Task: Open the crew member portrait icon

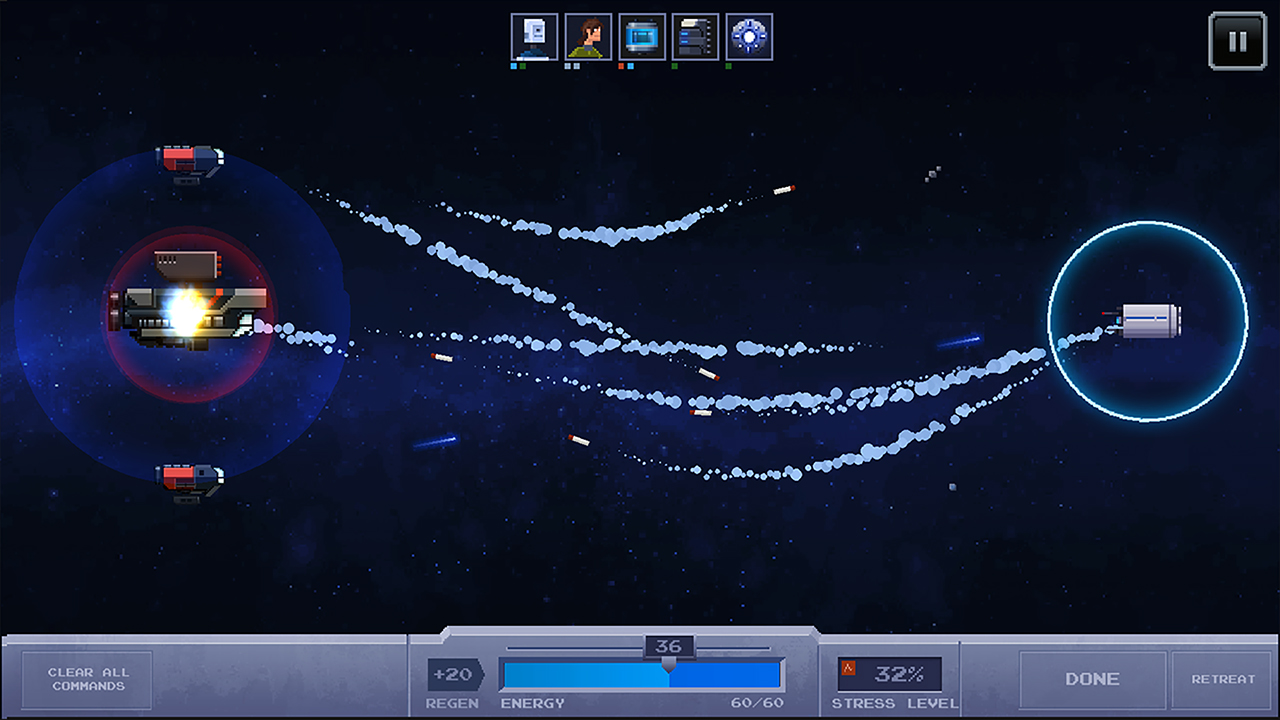Action: point(589,36)
